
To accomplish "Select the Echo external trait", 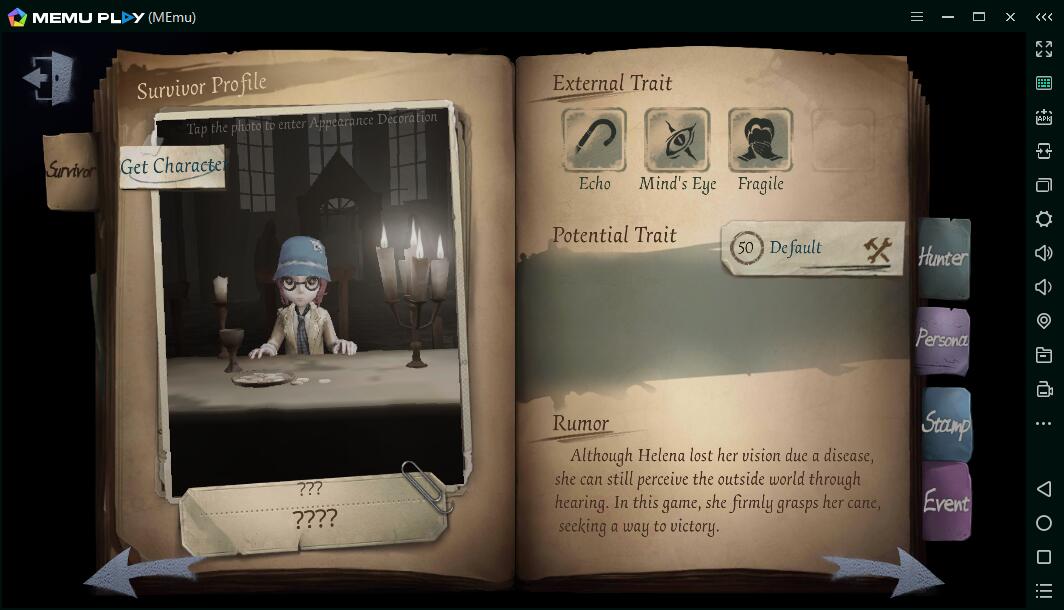I will 594,140.
